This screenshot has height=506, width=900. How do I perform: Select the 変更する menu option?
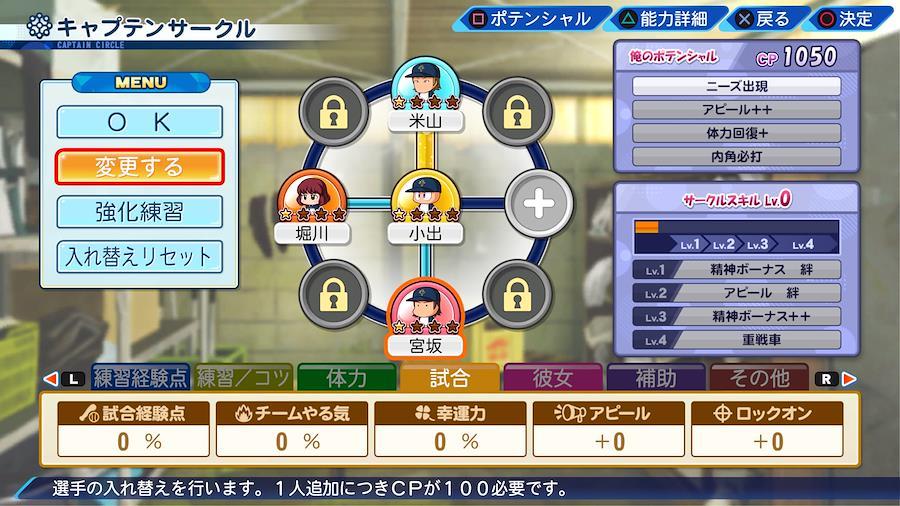[140, 166]
